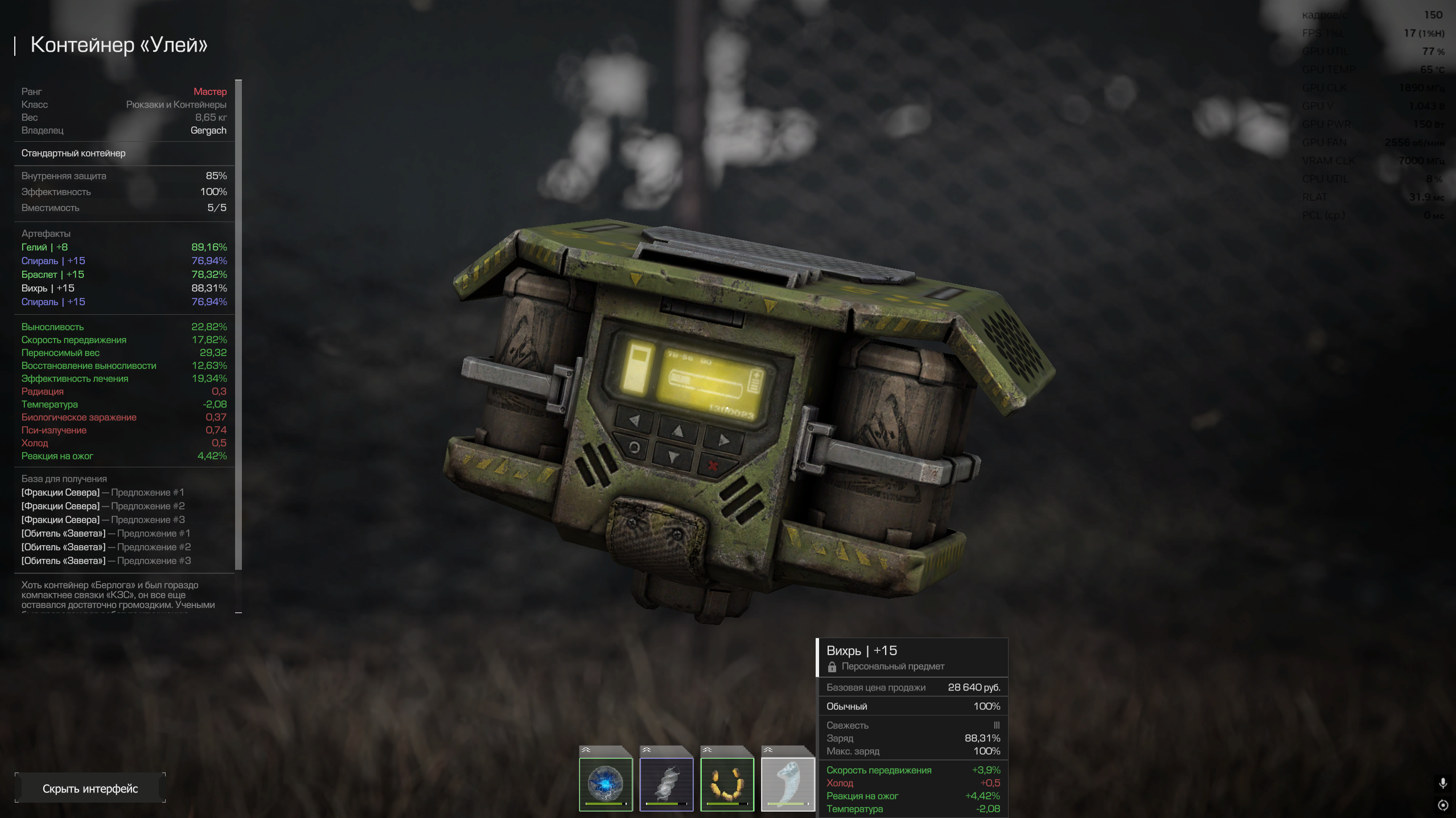This screenshot has width=1456, height=818.
Task: Click the circular-arrows recording overlay icon
Action: (1443, 805)
